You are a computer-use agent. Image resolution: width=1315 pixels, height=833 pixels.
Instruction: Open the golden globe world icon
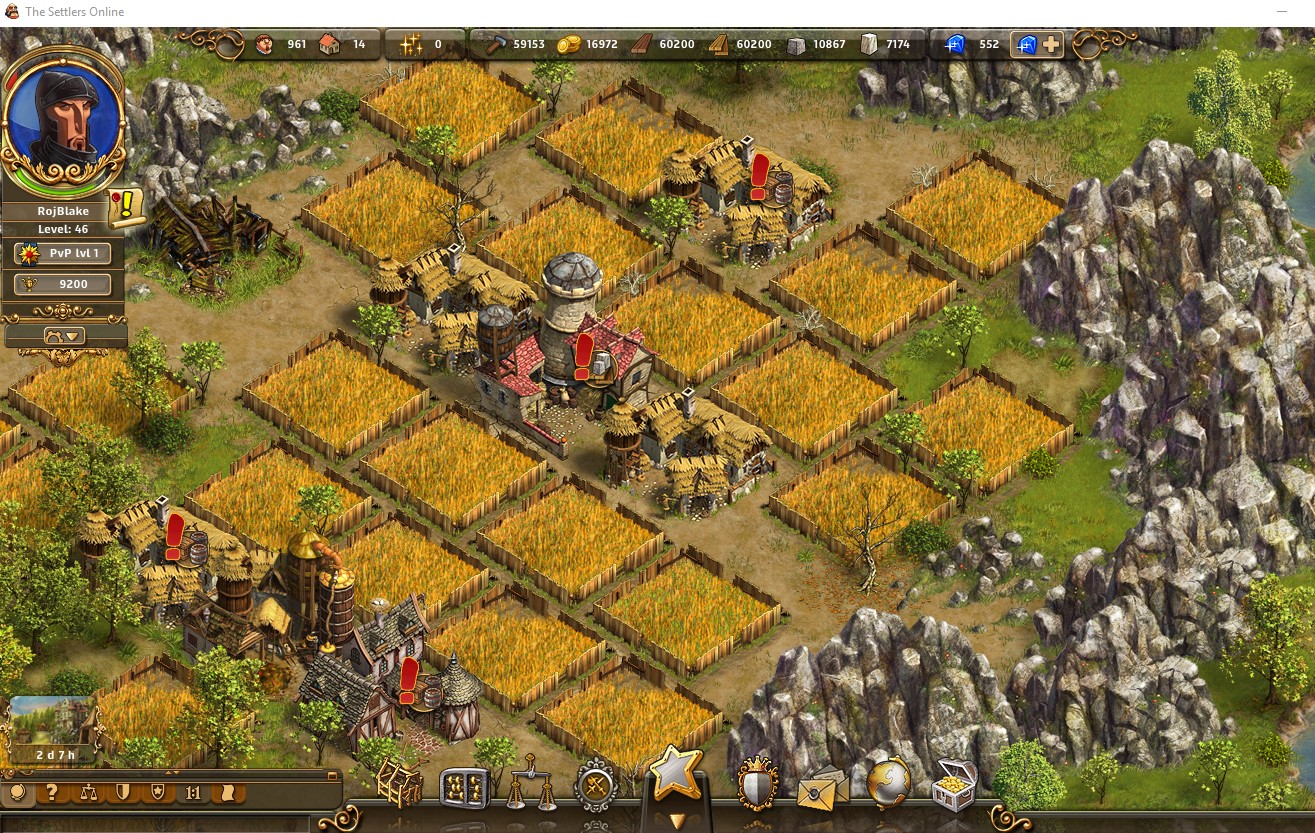coord(889,783)
